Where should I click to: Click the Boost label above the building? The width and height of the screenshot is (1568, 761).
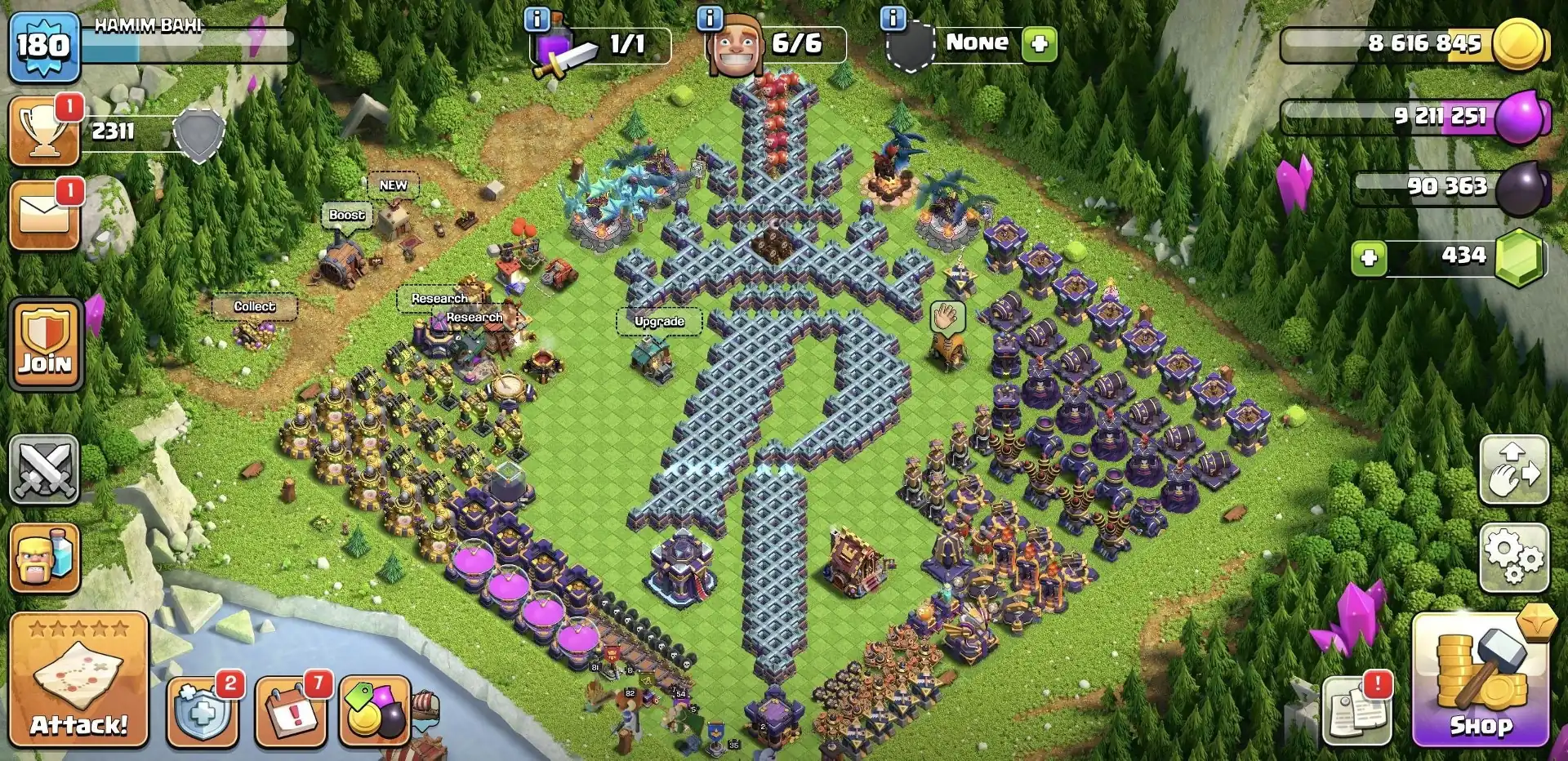pyautogui.click(x=345, y=215)
